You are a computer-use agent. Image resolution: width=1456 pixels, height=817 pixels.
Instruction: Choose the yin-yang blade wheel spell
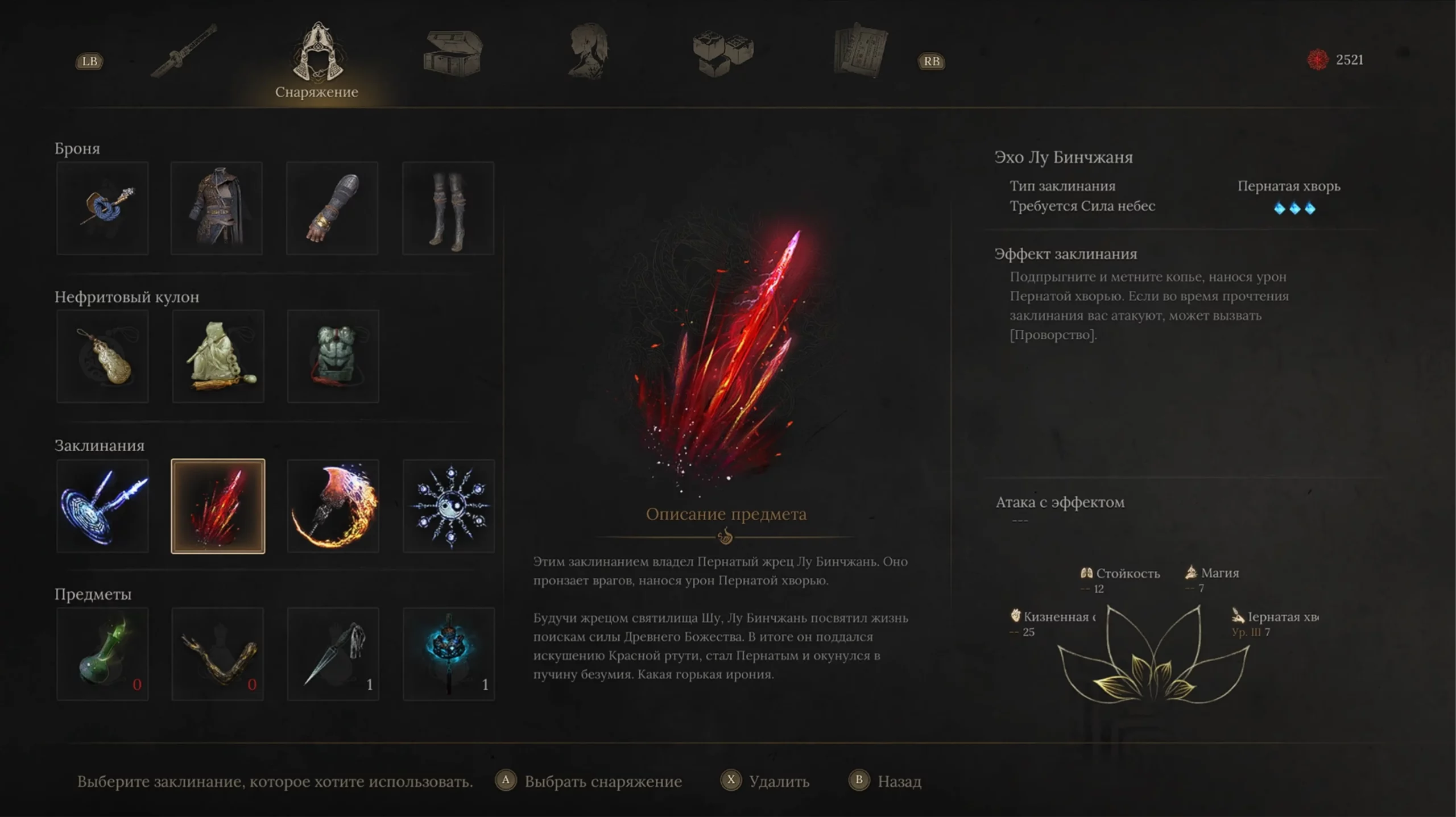449,506
